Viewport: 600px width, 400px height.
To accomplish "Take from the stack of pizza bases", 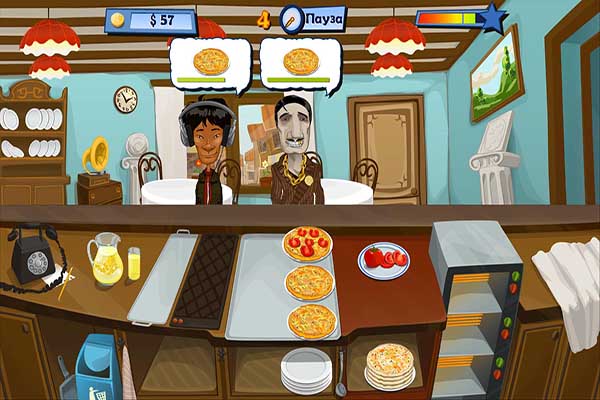I will point(387,365).
